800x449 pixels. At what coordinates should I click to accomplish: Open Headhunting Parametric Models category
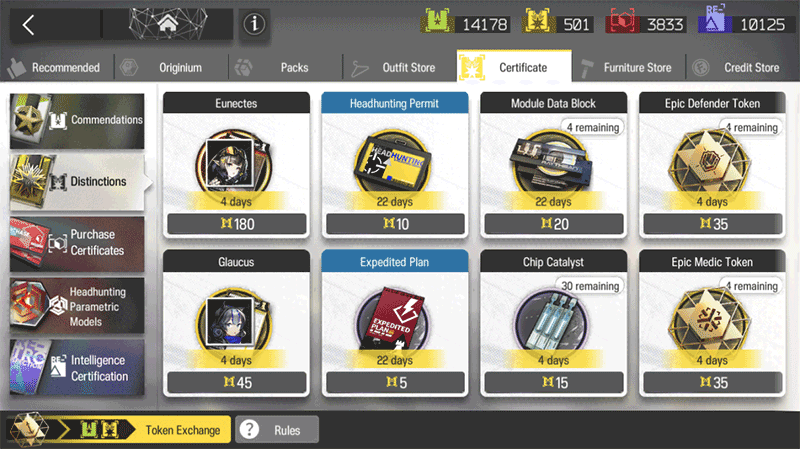tap(77, 304)
